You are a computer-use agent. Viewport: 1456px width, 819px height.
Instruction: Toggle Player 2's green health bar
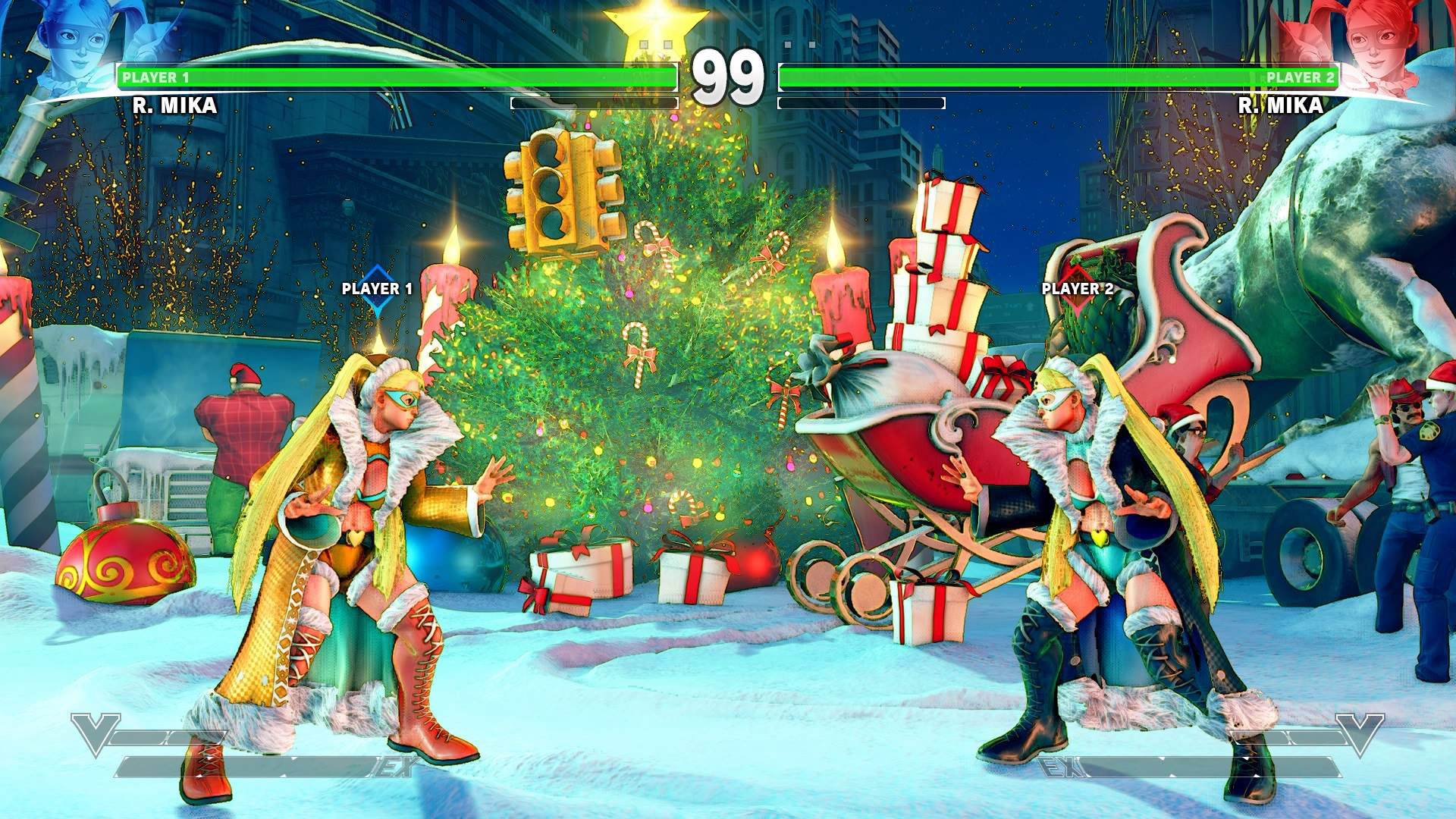click(x=1062, y=76)
